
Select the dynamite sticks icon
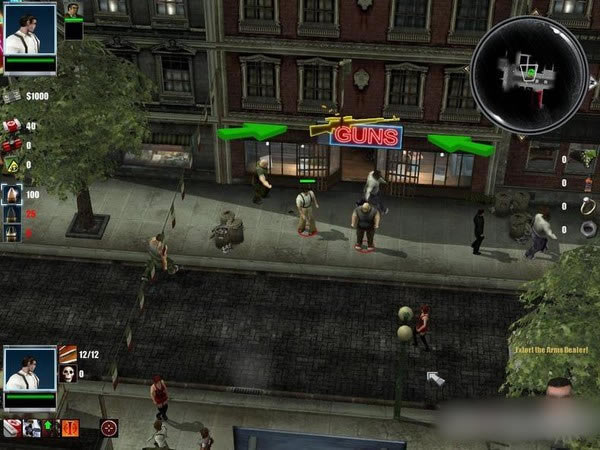(11, 144)
